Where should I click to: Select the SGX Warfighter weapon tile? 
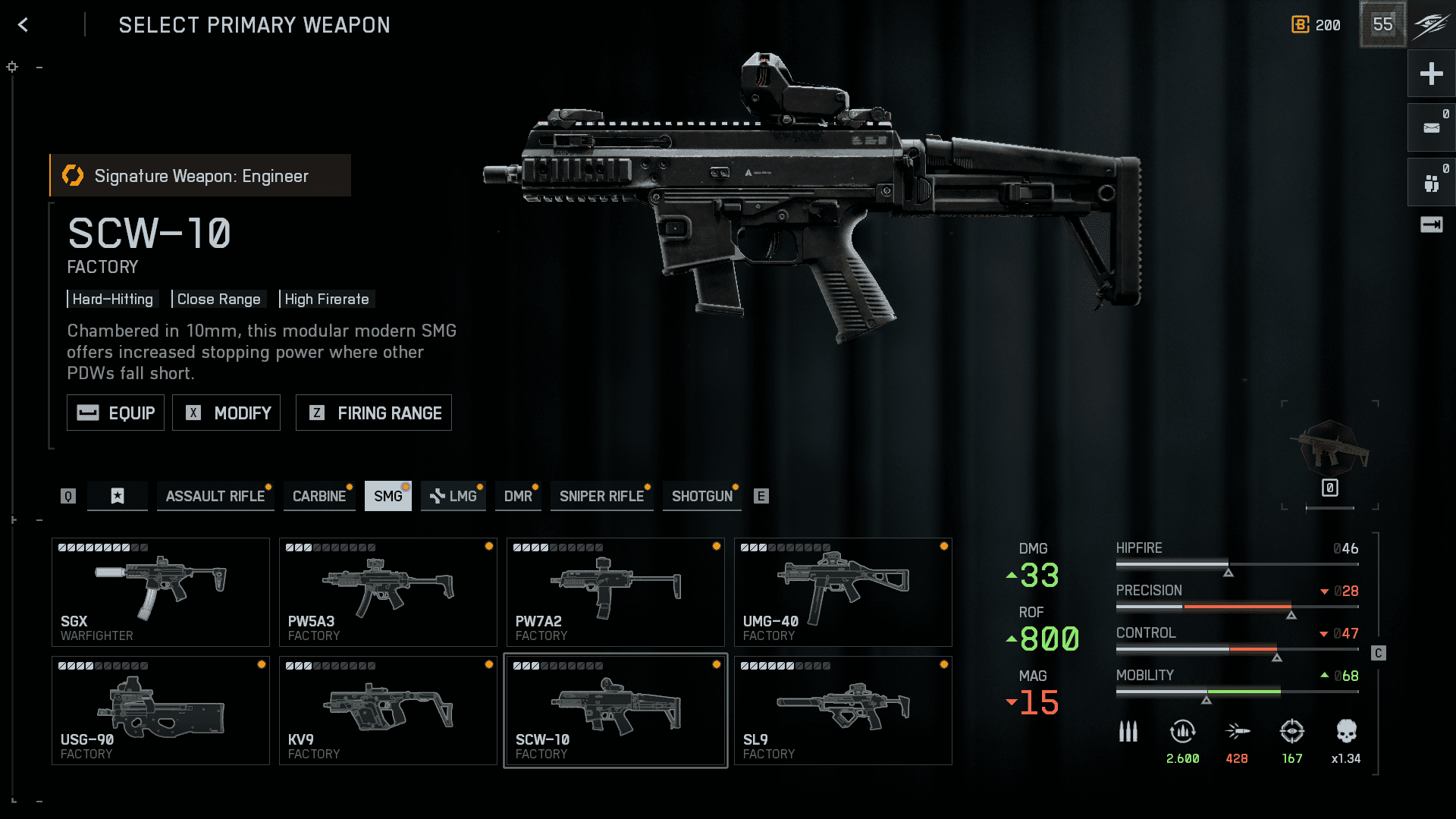161,591
